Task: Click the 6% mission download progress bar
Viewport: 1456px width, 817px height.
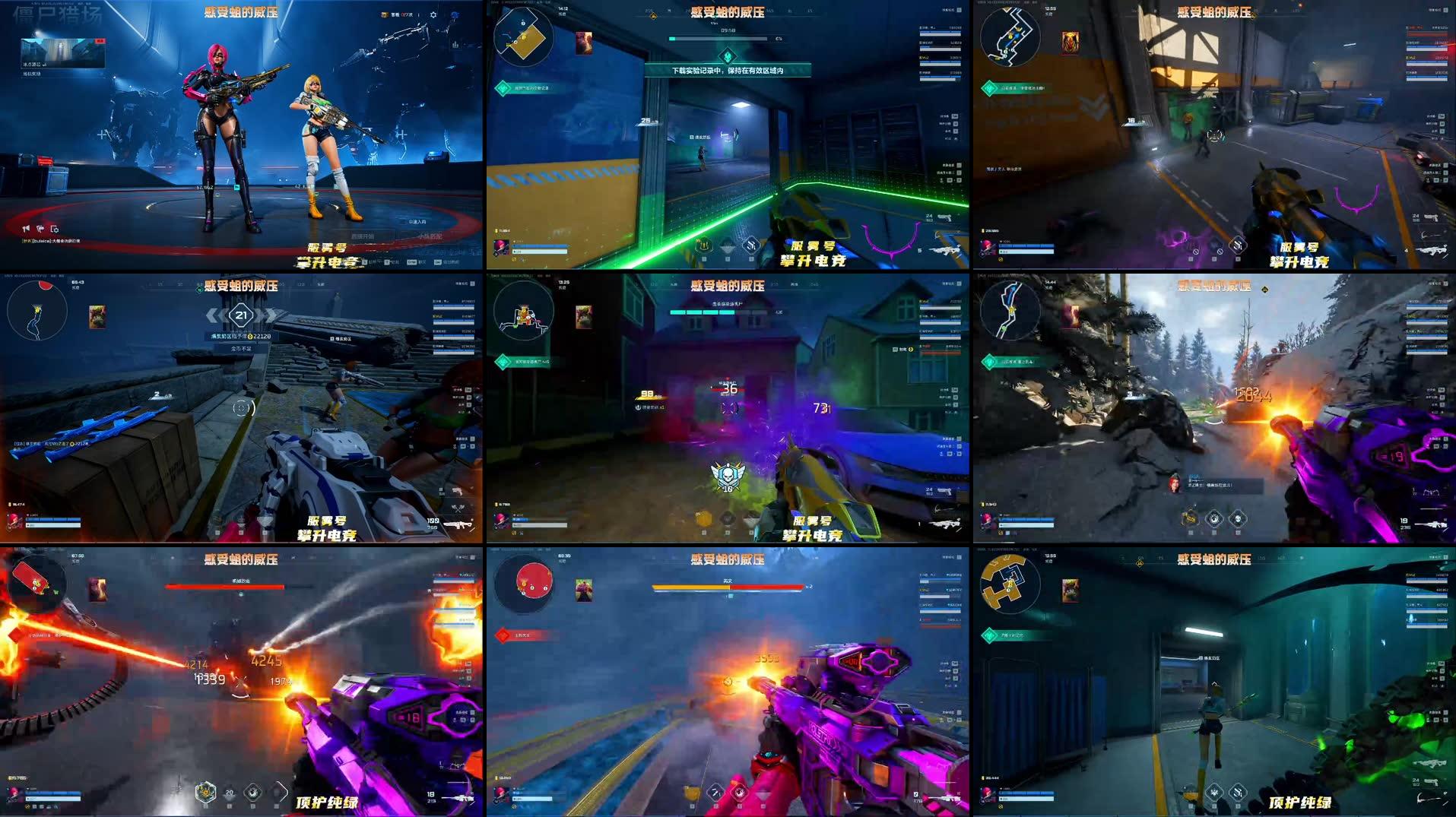Action: coord(715,40)
